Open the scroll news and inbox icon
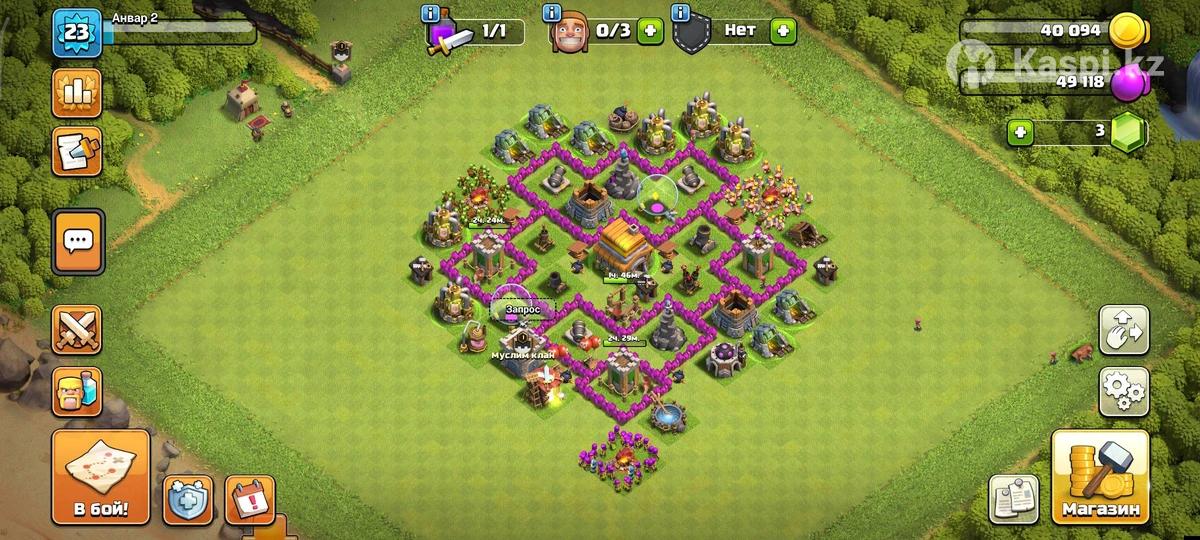The width and height of the screenshot is (1200, 540). coord(77,150)
